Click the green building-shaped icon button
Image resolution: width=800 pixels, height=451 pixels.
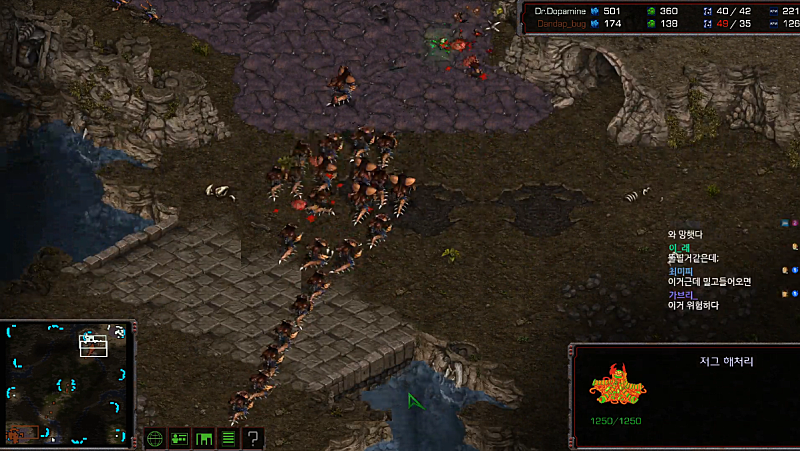pyautogui.click(x=204, y=437)
